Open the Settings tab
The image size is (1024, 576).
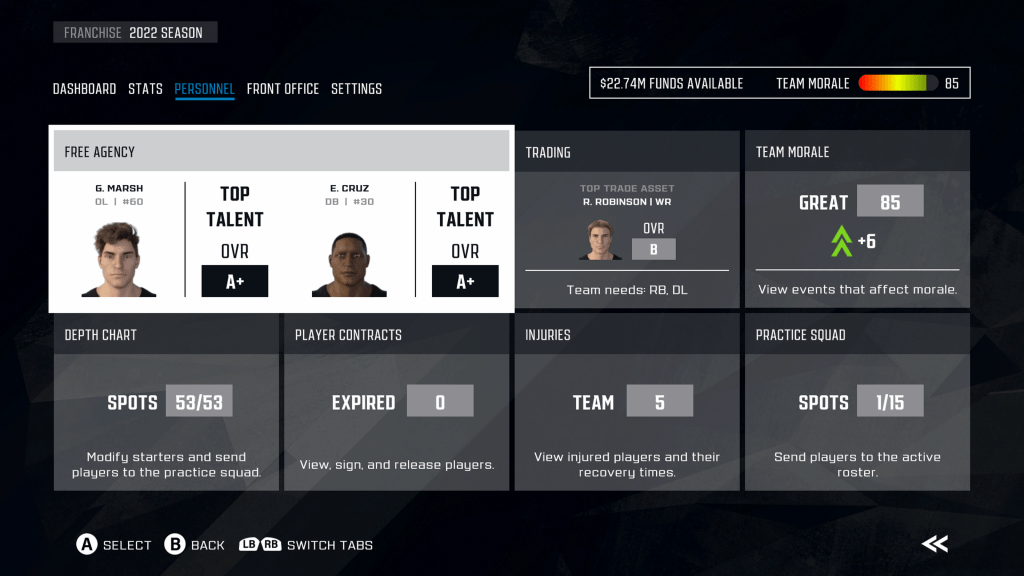click(356, 89)
